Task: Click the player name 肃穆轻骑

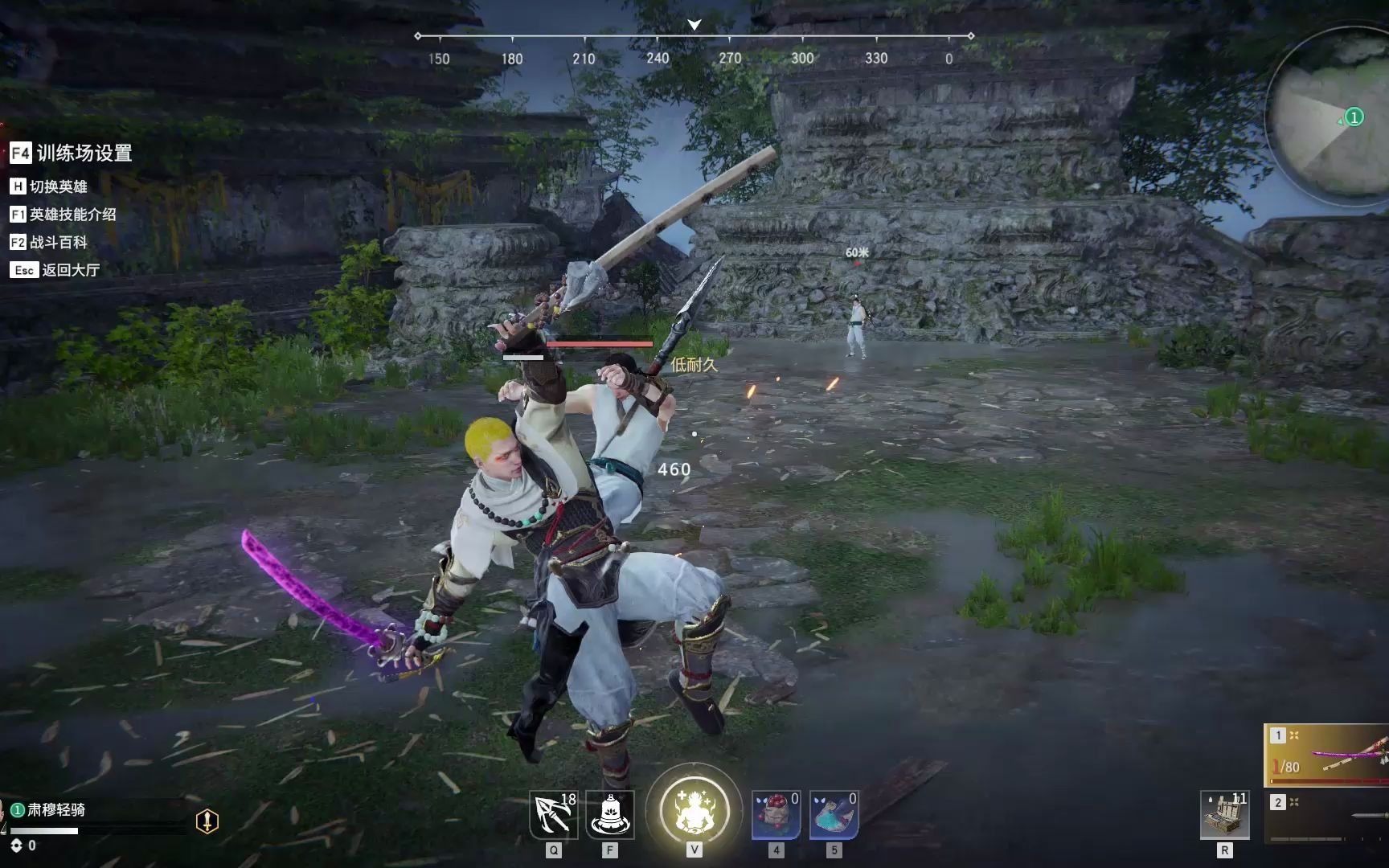Action: pyautogui.click(x=56, y=809)
